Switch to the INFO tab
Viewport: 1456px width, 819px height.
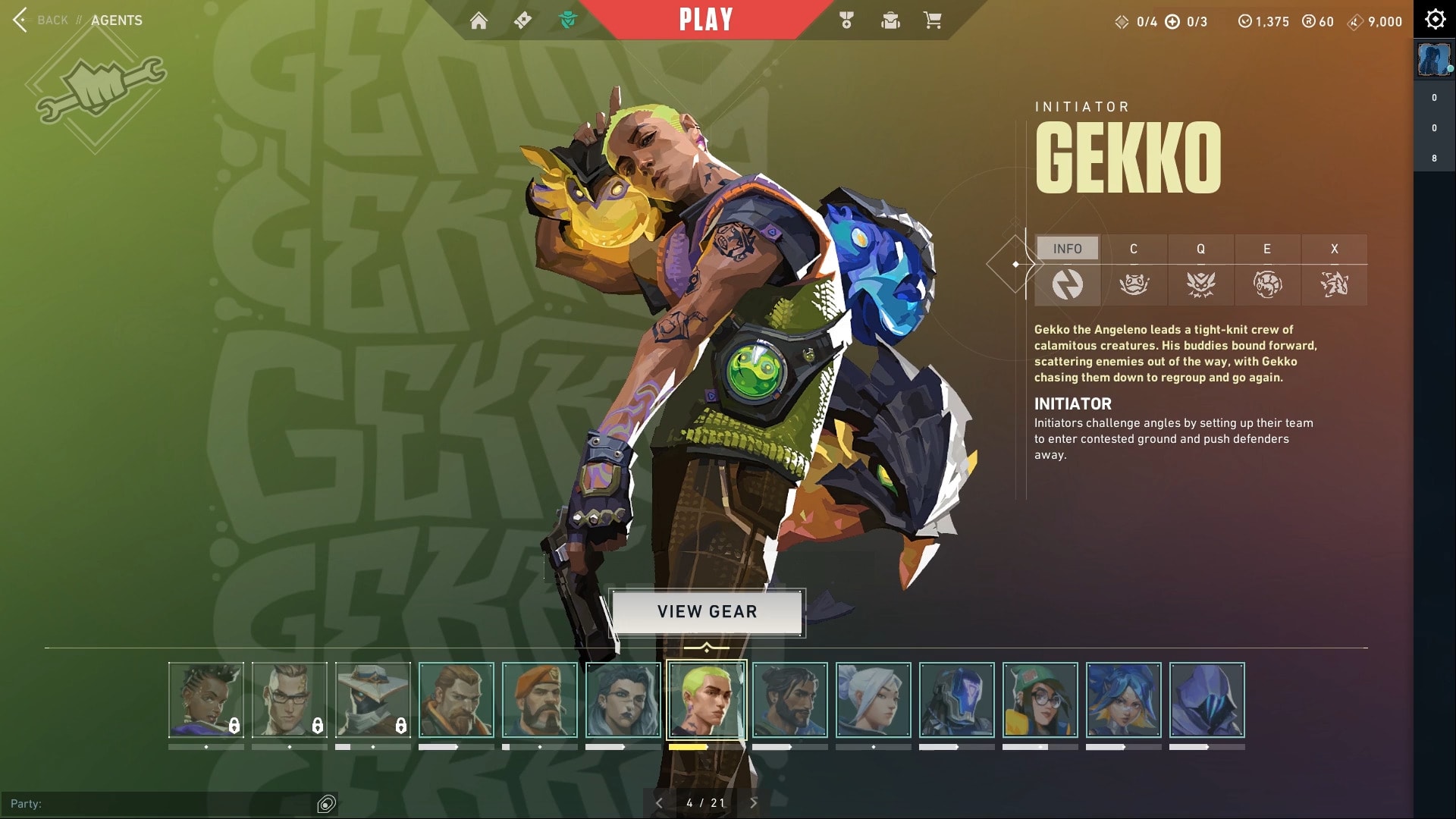[1067, 249]
